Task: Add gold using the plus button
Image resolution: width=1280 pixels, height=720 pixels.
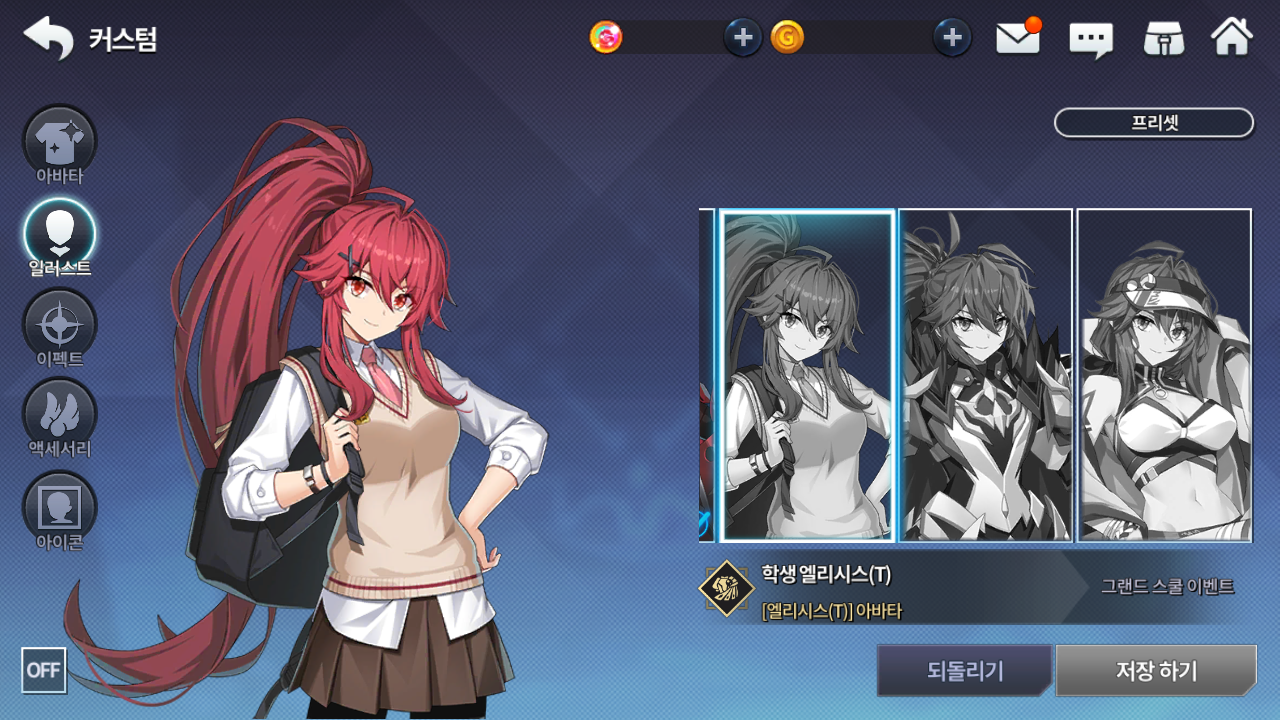Action: tap(952, 38)
